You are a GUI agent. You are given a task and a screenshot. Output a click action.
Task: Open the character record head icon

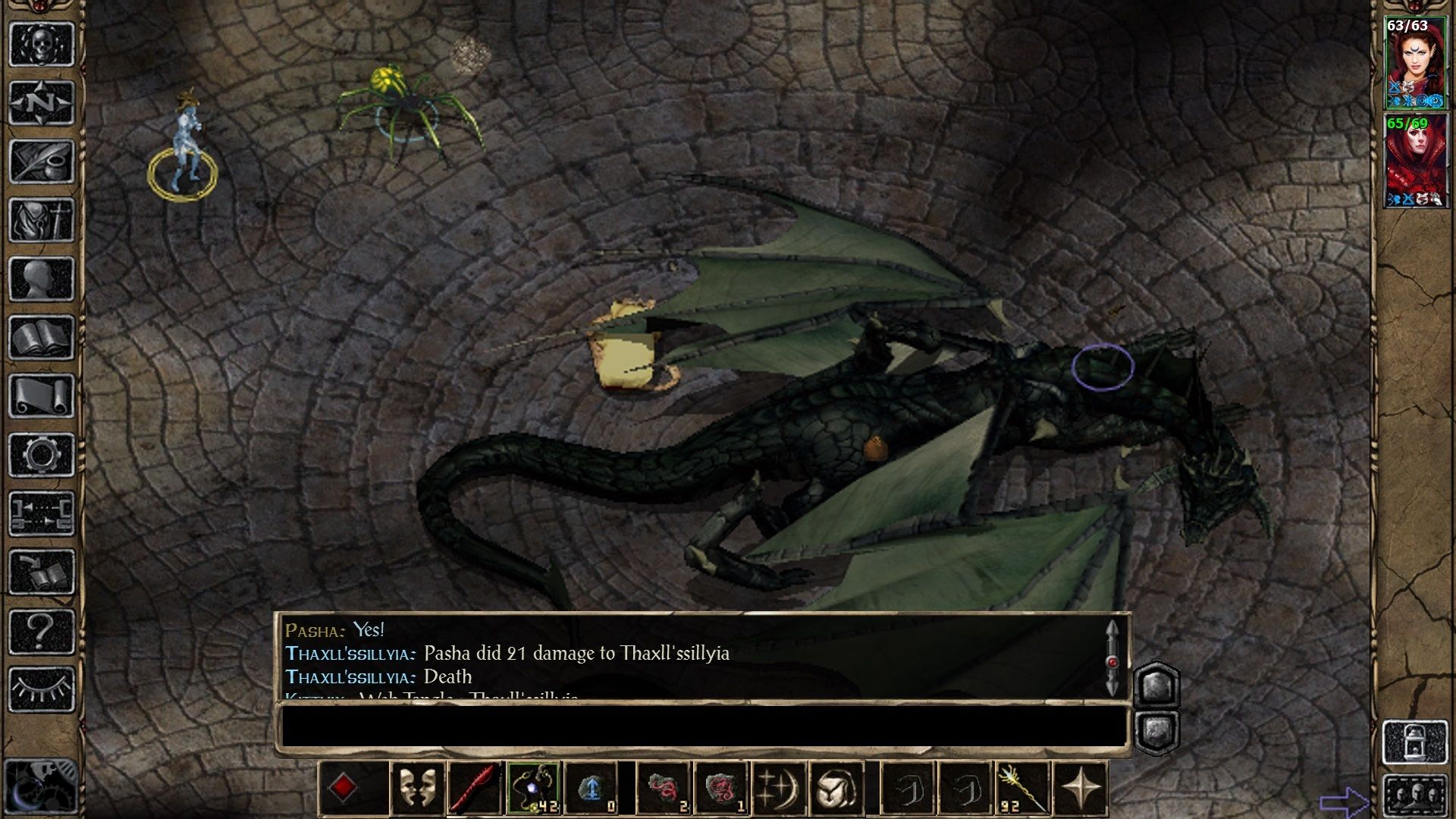(x=41, y=279)
